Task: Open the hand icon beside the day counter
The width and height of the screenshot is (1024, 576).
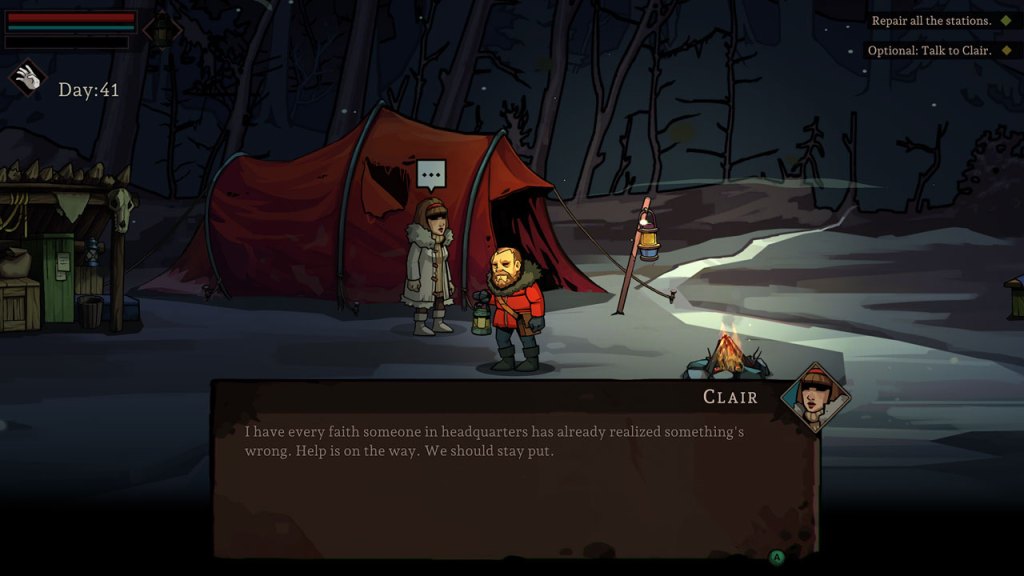Action: click(x=28, y=78)
